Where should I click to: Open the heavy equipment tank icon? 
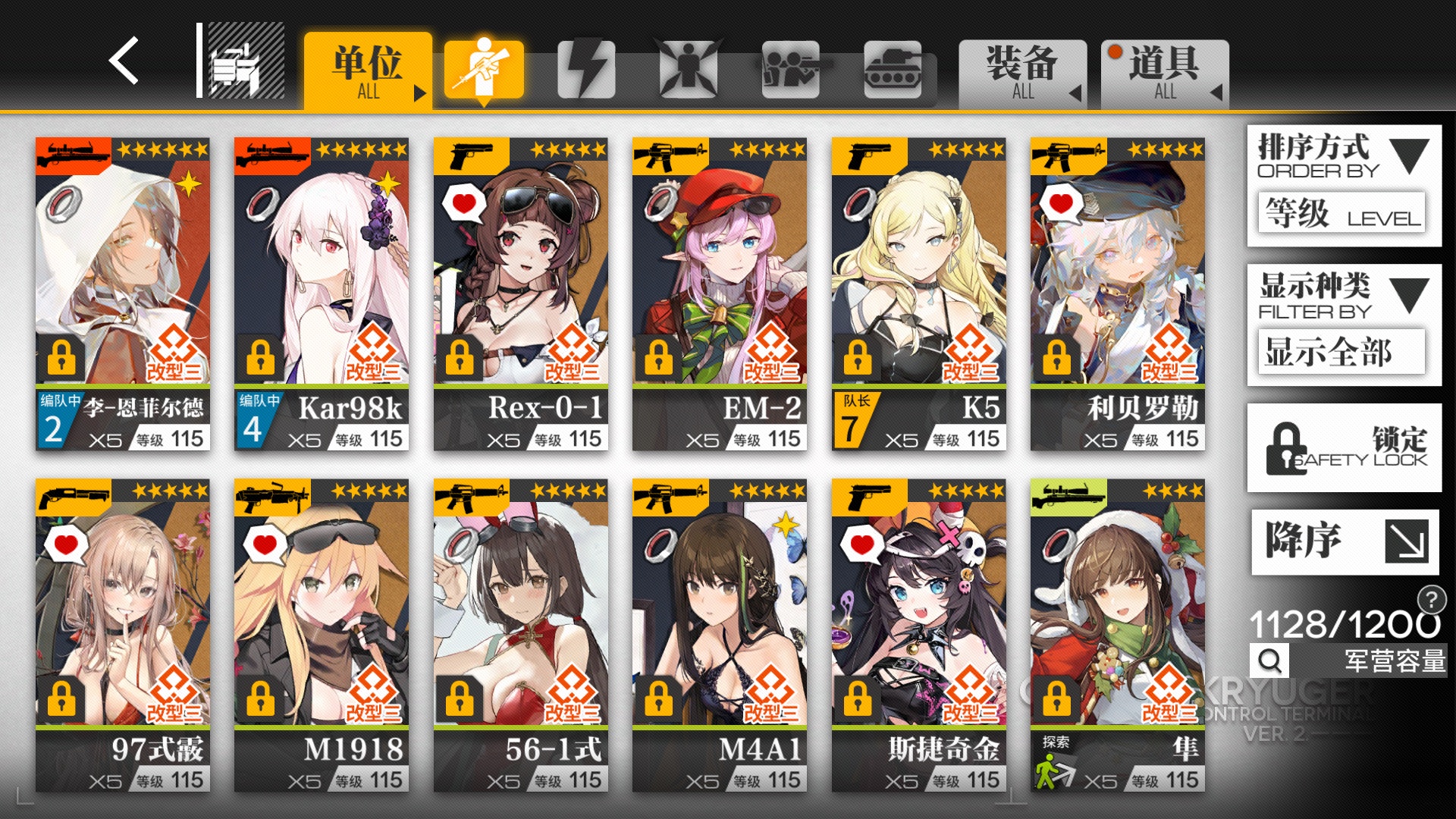point(895,68)
